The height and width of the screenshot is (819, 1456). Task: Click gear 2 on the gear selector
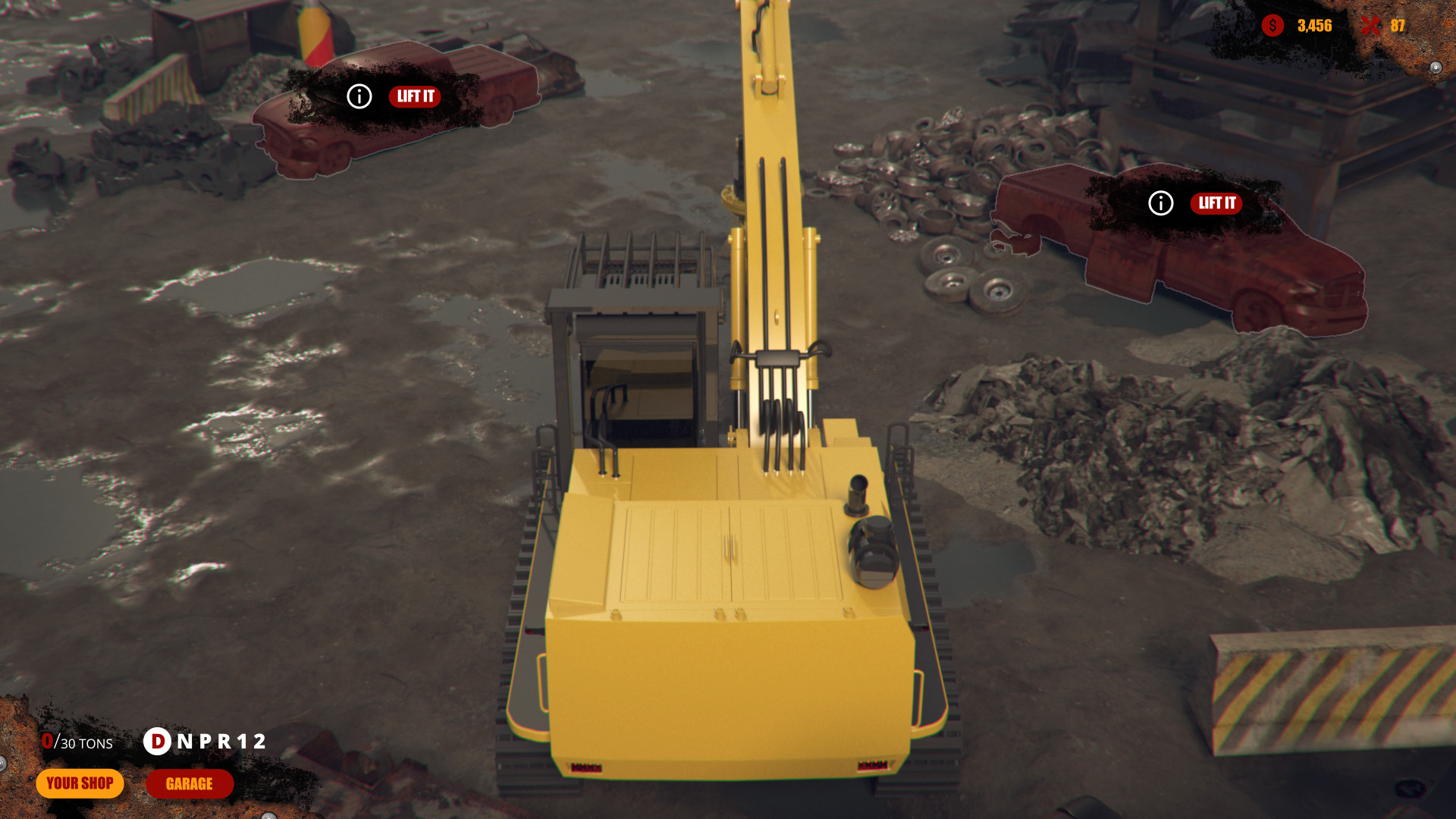[x=259, y=742]
